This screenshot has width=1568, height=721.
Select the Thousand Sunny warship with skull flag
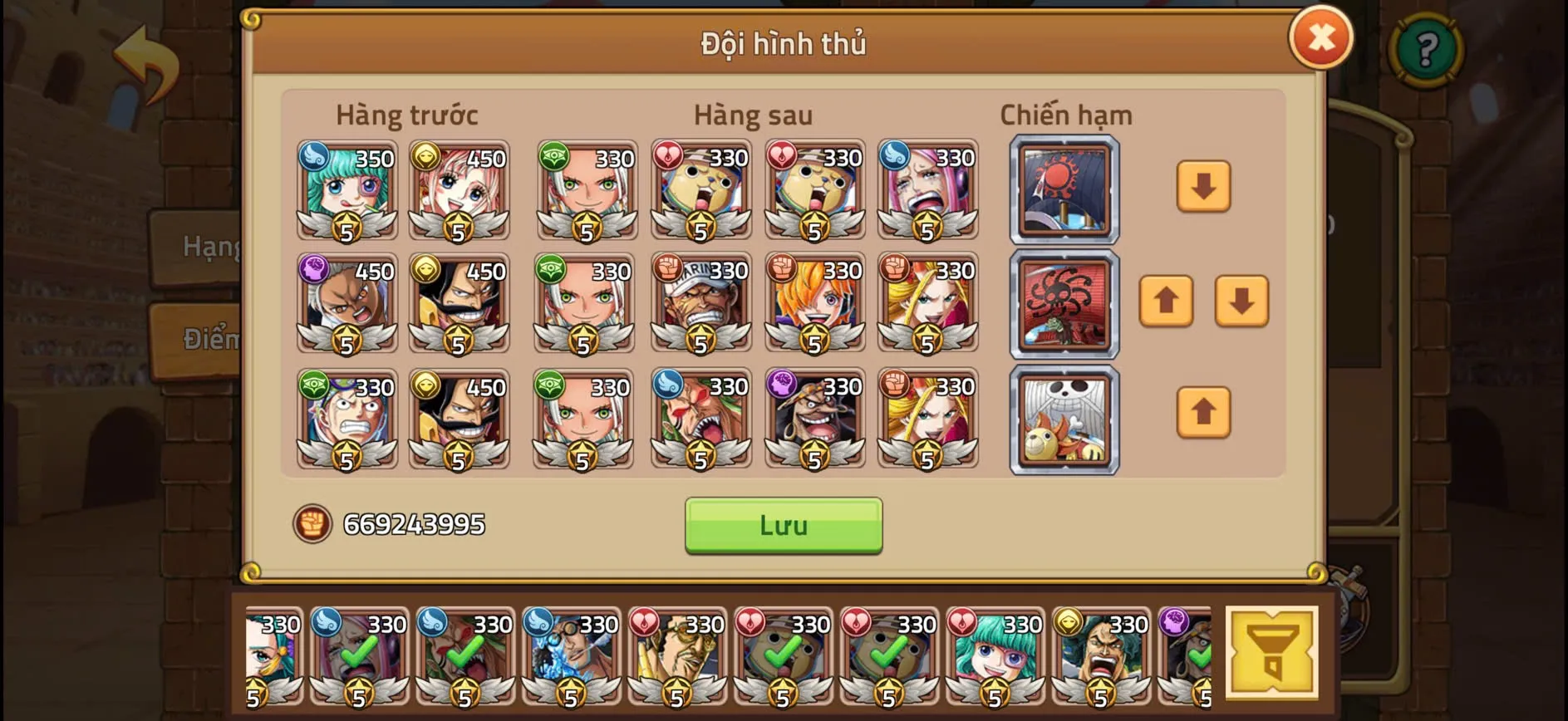pos(1064,419)
